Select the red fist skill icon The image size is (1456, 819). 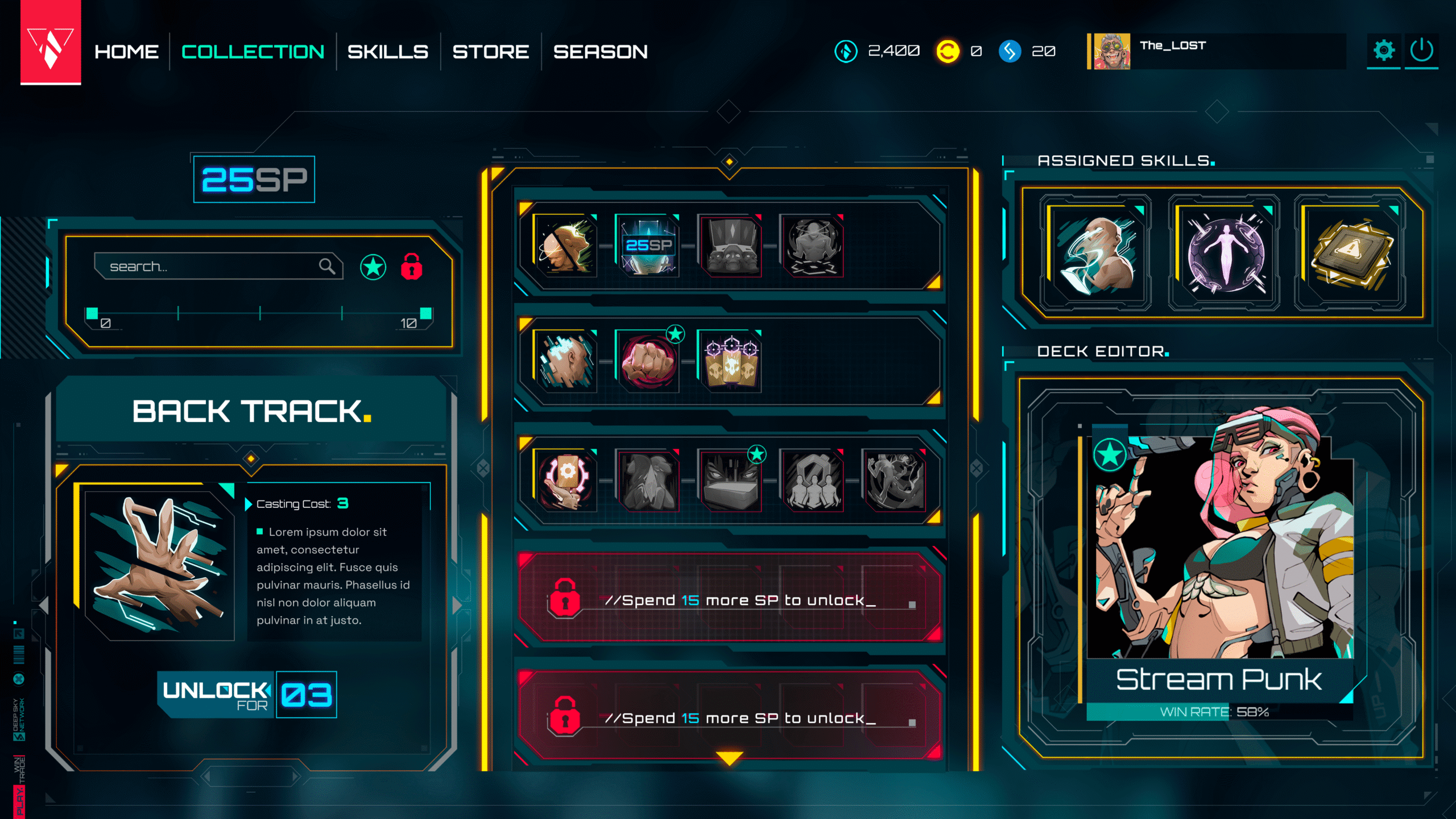click(648, 362)
